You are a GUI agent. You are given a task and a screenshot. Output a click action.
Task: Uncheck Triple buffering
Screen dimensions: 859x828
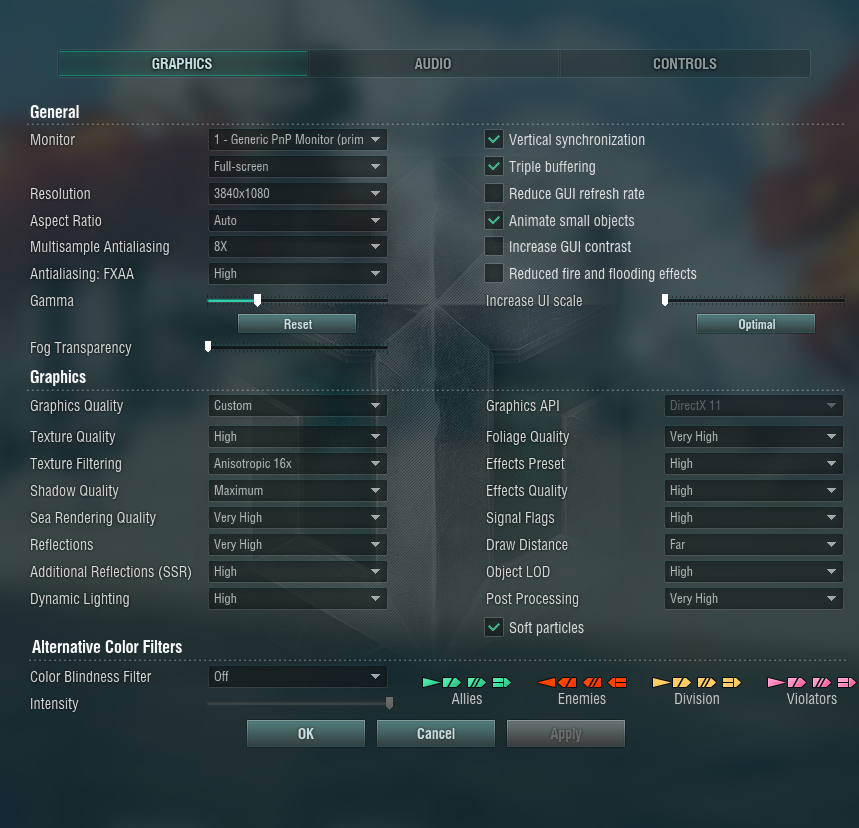[x=494, y=167]
